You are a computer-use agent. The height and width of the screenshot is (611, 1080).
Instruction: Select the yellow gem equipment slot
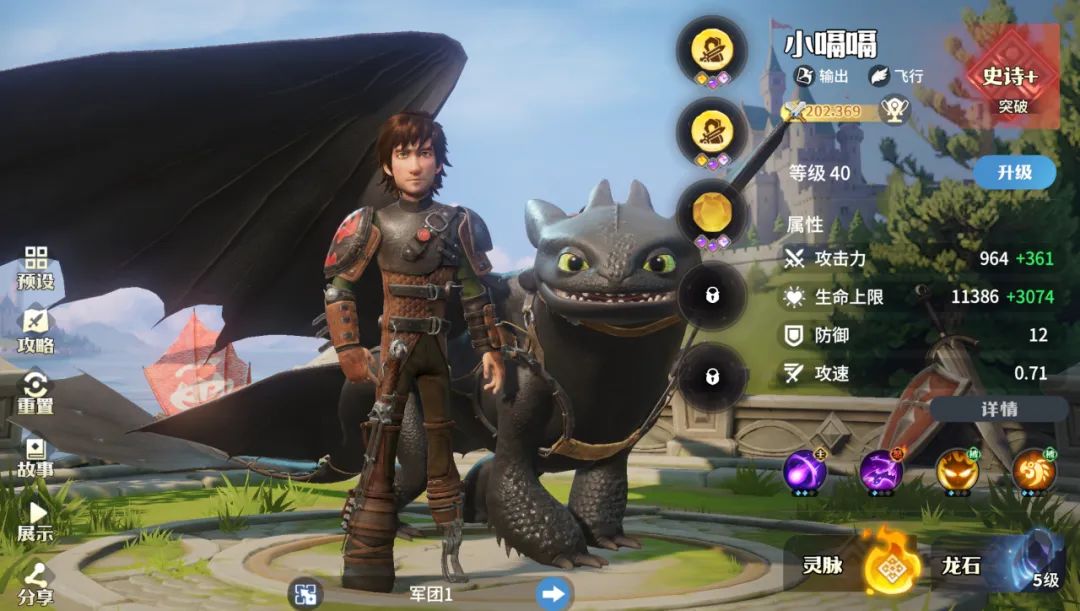click(711, 212)
